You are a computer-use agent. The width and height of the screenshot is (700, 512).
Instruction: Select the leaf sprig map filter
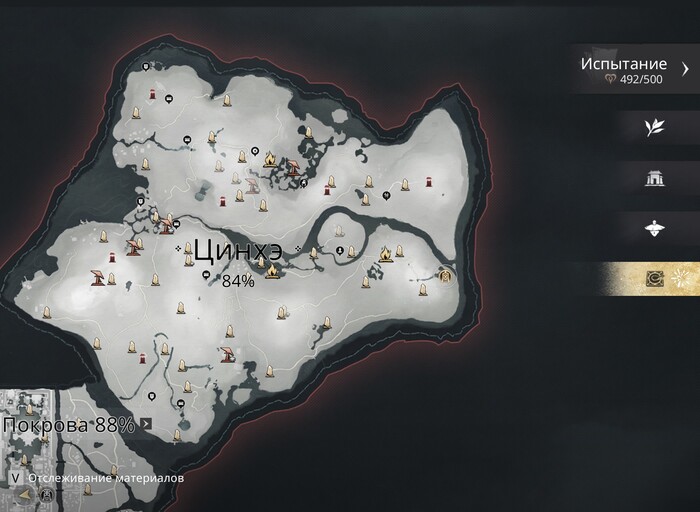click(x=655, y=128)
